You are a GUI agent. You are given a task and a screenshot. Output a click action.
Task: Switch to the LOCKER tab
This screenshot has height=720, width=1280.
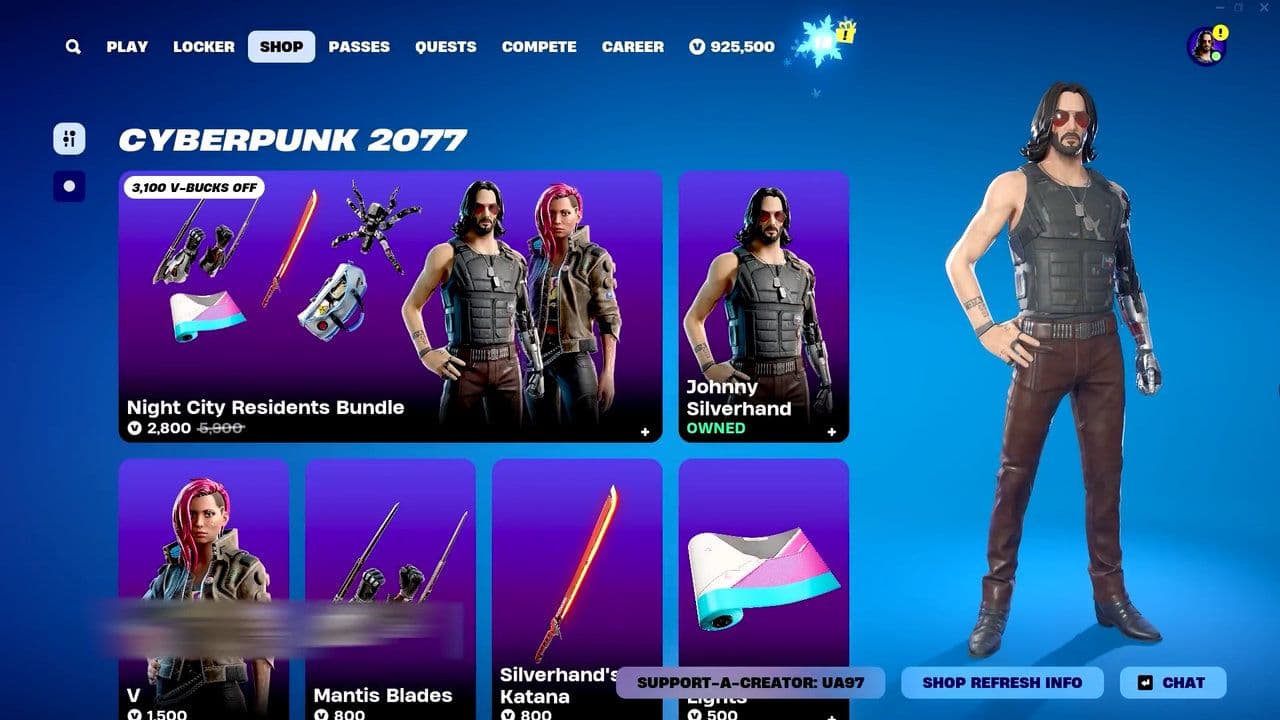203,46
